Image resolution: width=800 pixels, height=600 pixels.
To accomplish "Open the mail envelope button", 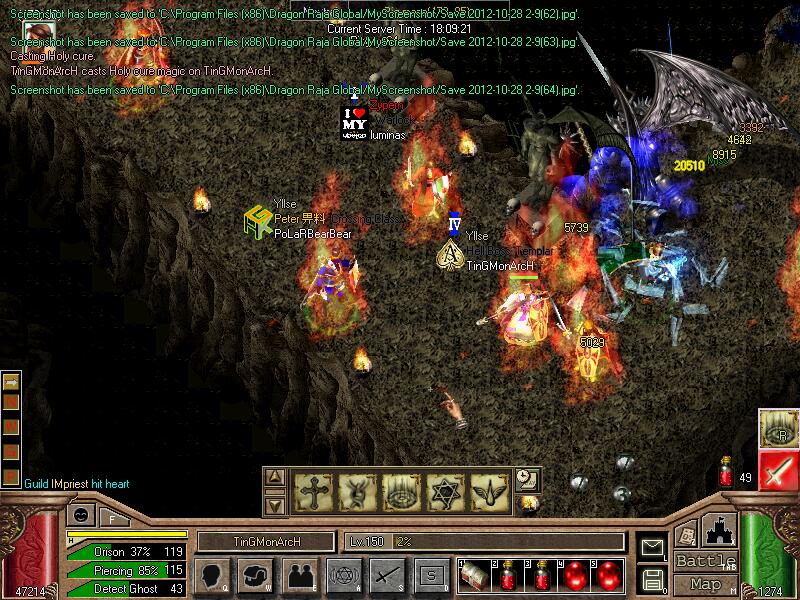I will point(653,547).
